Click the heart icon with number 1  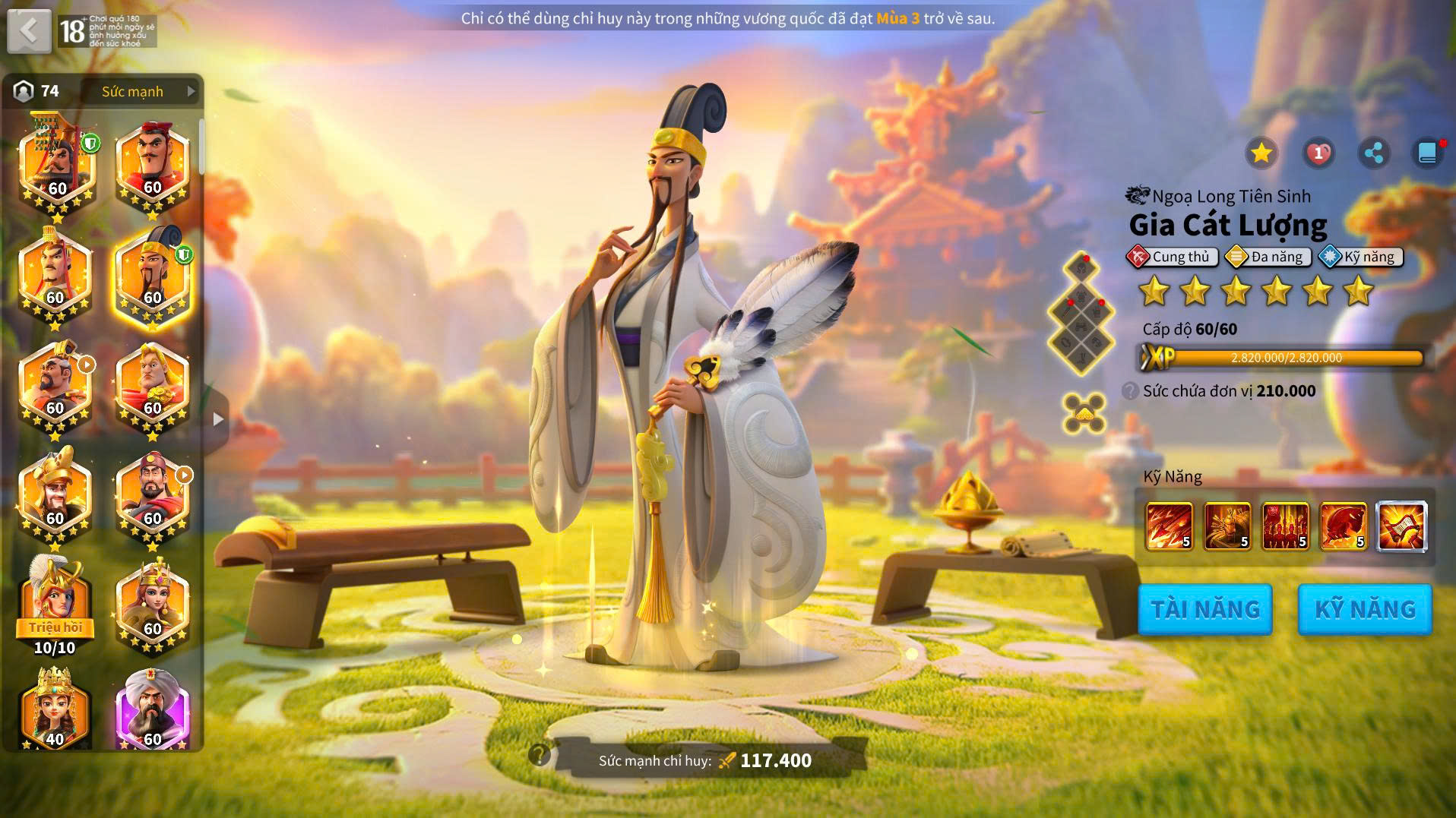point(1318,153)
